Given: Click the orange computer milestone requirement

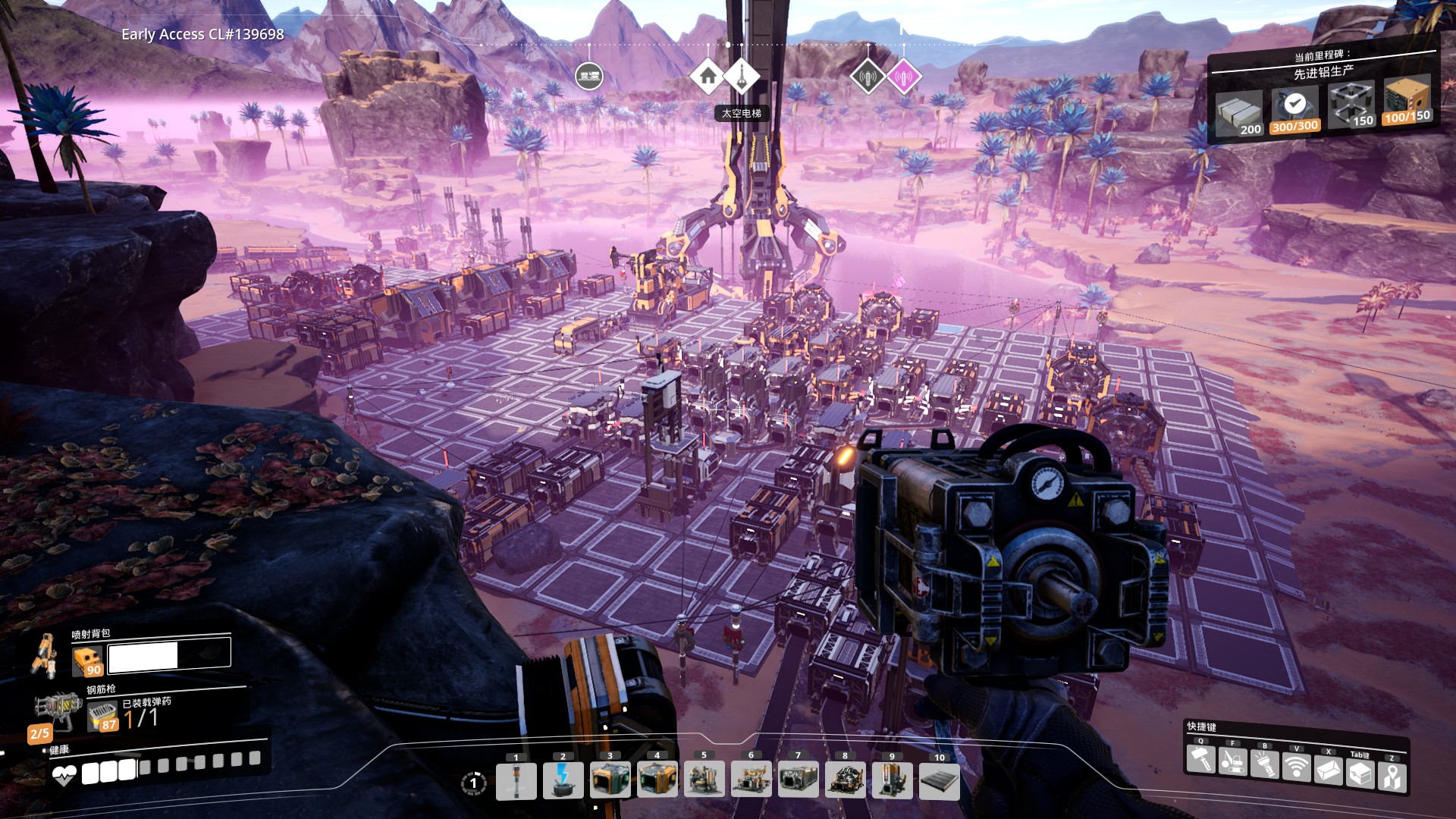Looking at the screenshot, I should [1407, 100].
